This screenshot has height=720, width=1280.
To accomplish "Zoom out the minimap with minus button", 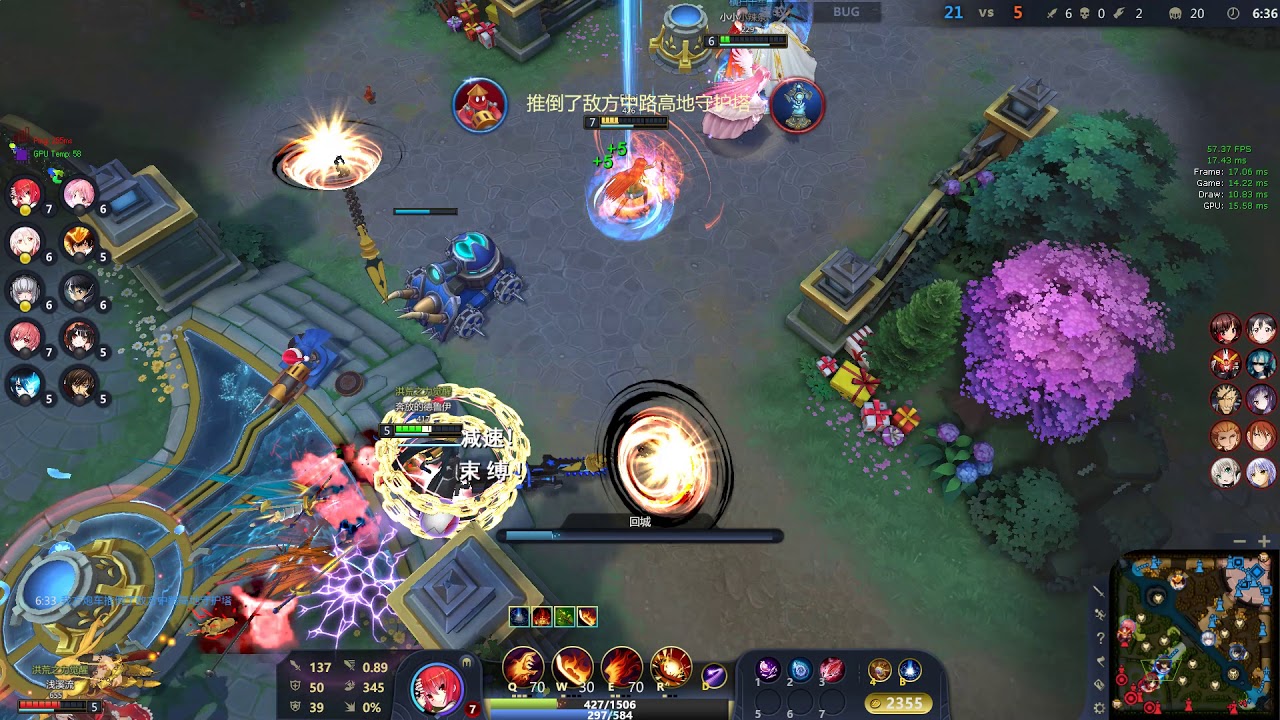I will (1240, 541).
